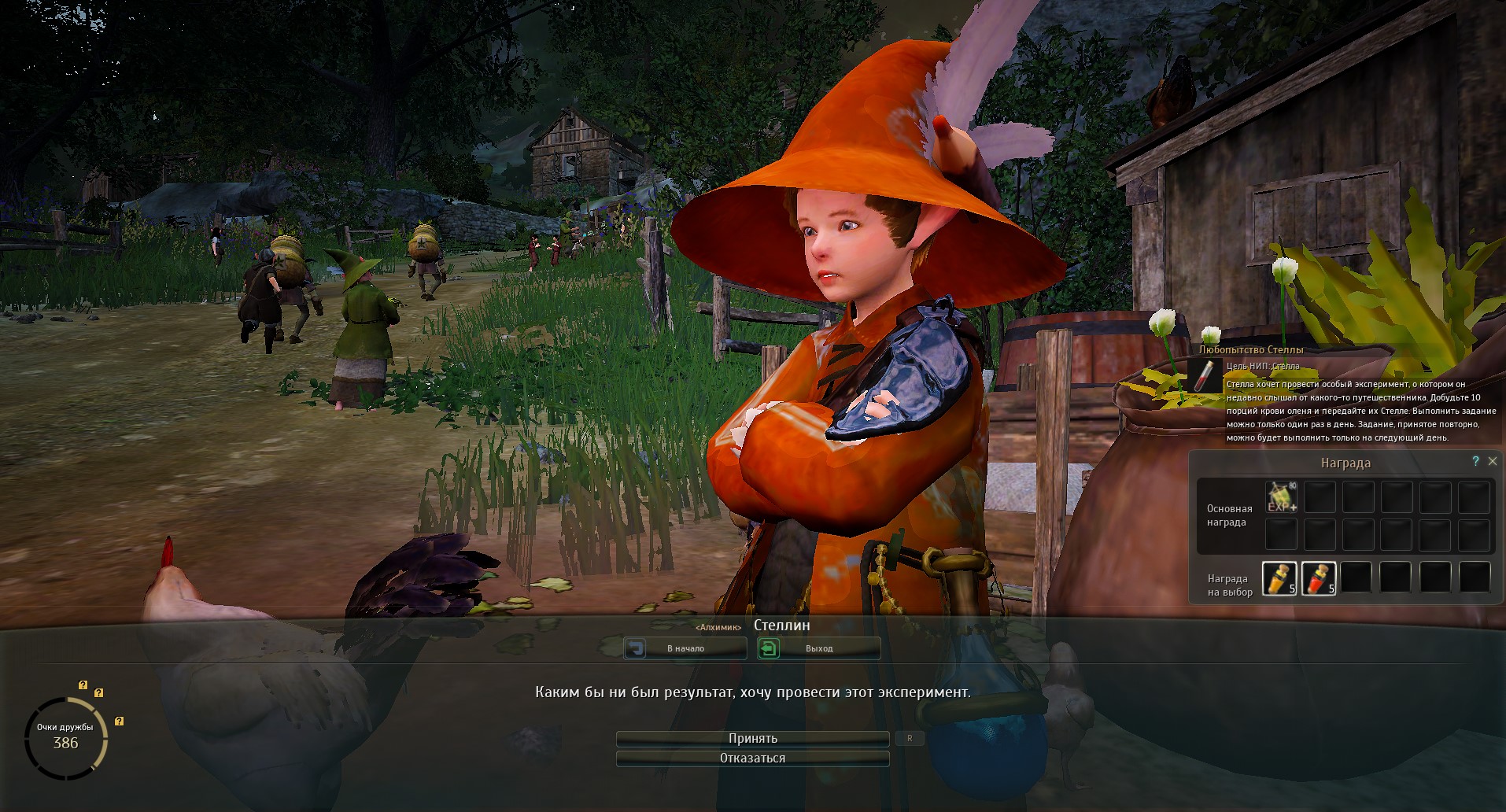This screenshot has height=812, width=1506.
Task: Click the EXP+ experience reward icon
Action: [x=1280, y=496]
